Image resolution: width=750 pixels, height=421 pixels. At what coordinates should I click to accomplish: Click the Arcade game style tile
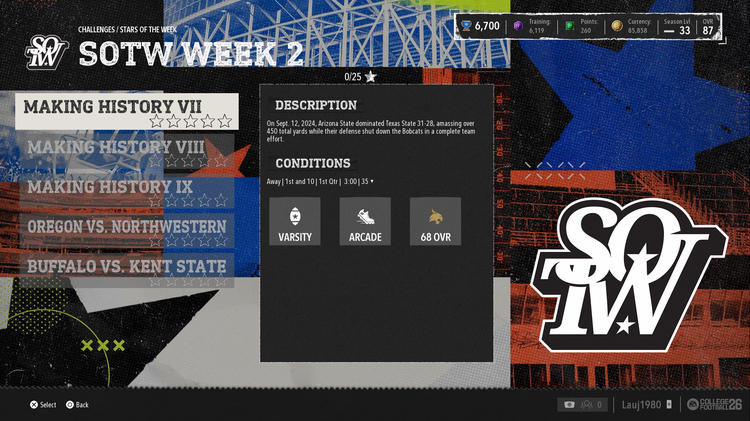[x=365, y=222]
